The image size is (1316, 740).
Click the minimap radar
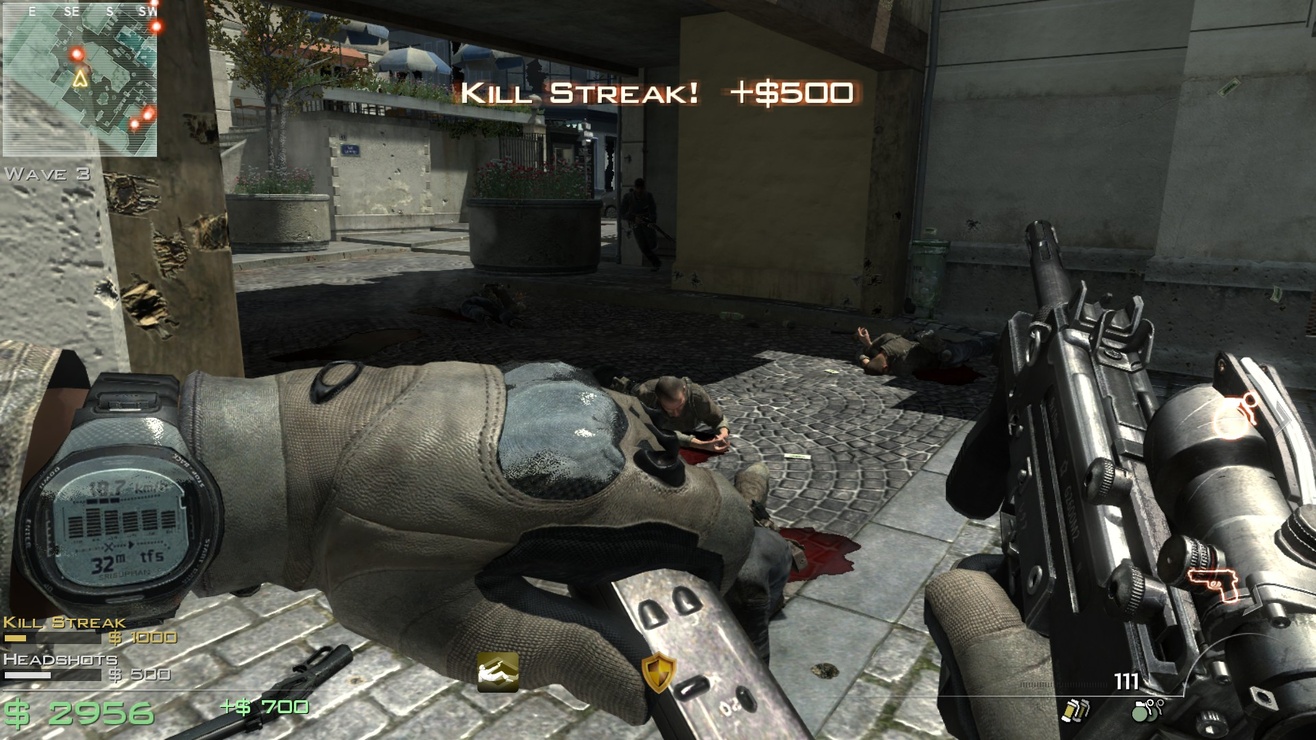click(x=80, y=78)
